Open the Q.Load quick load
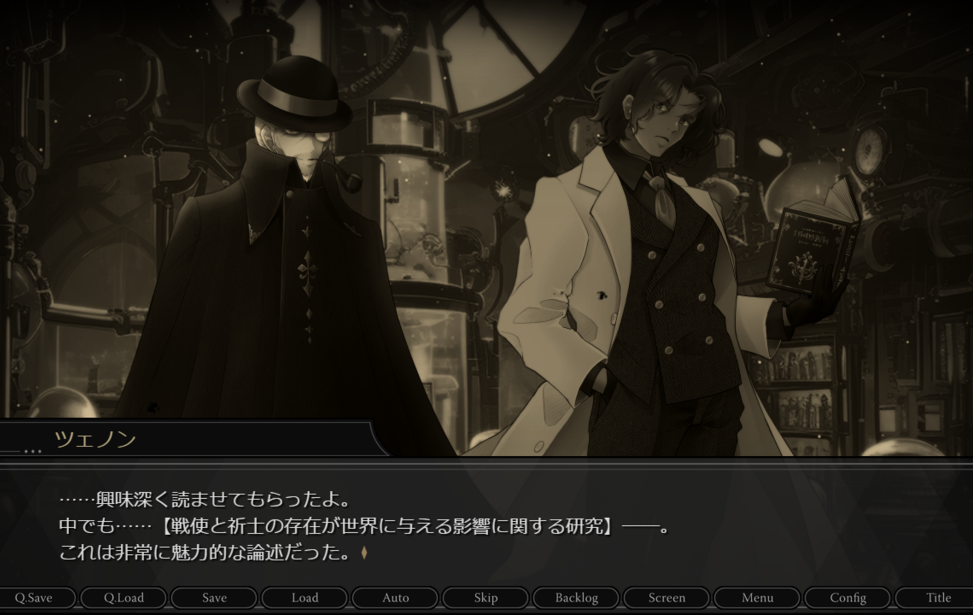The image size is (973, 615). (x=124, y=598)
